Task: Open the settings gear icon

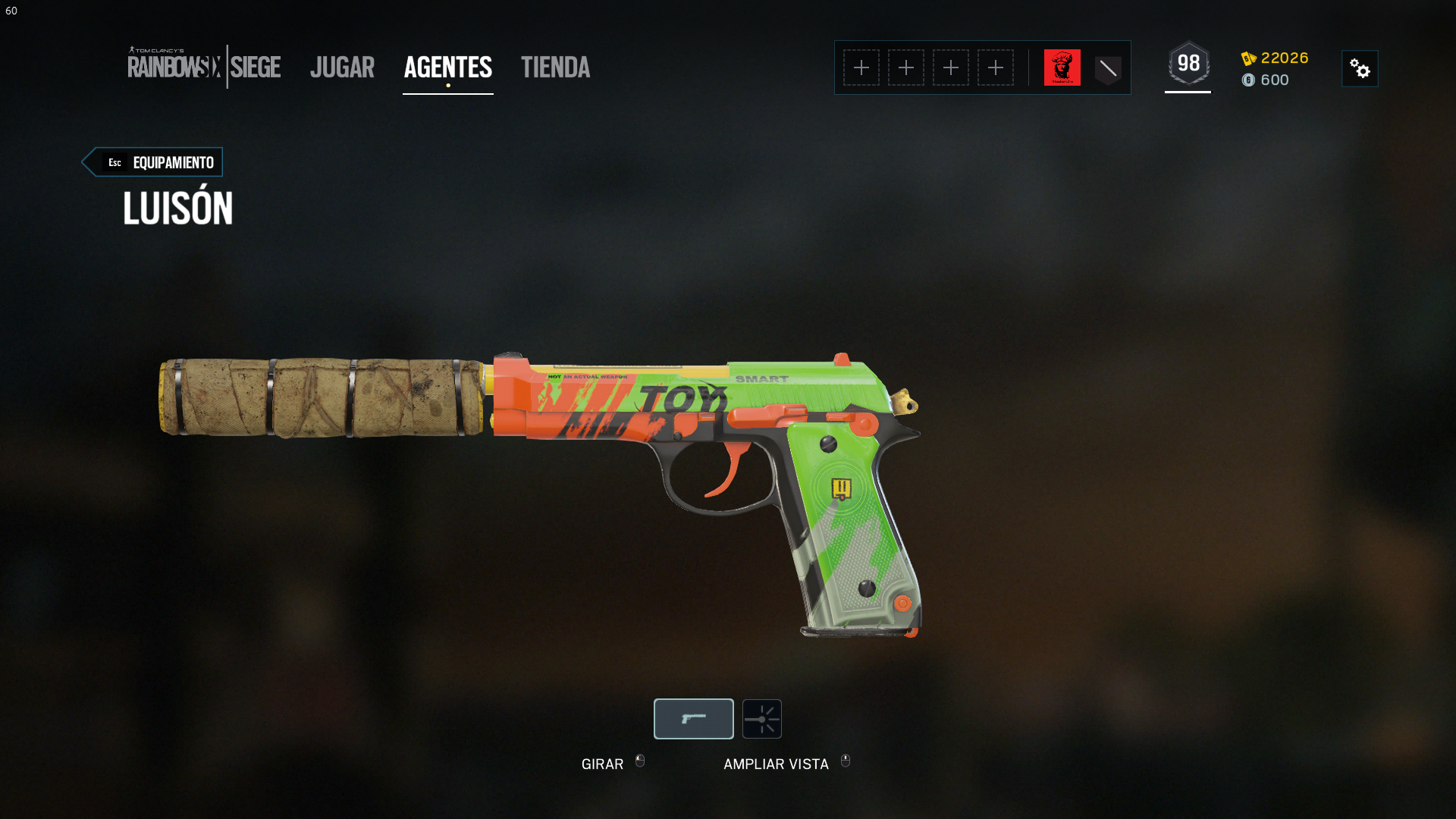Action: click(x=1360, y=68)
